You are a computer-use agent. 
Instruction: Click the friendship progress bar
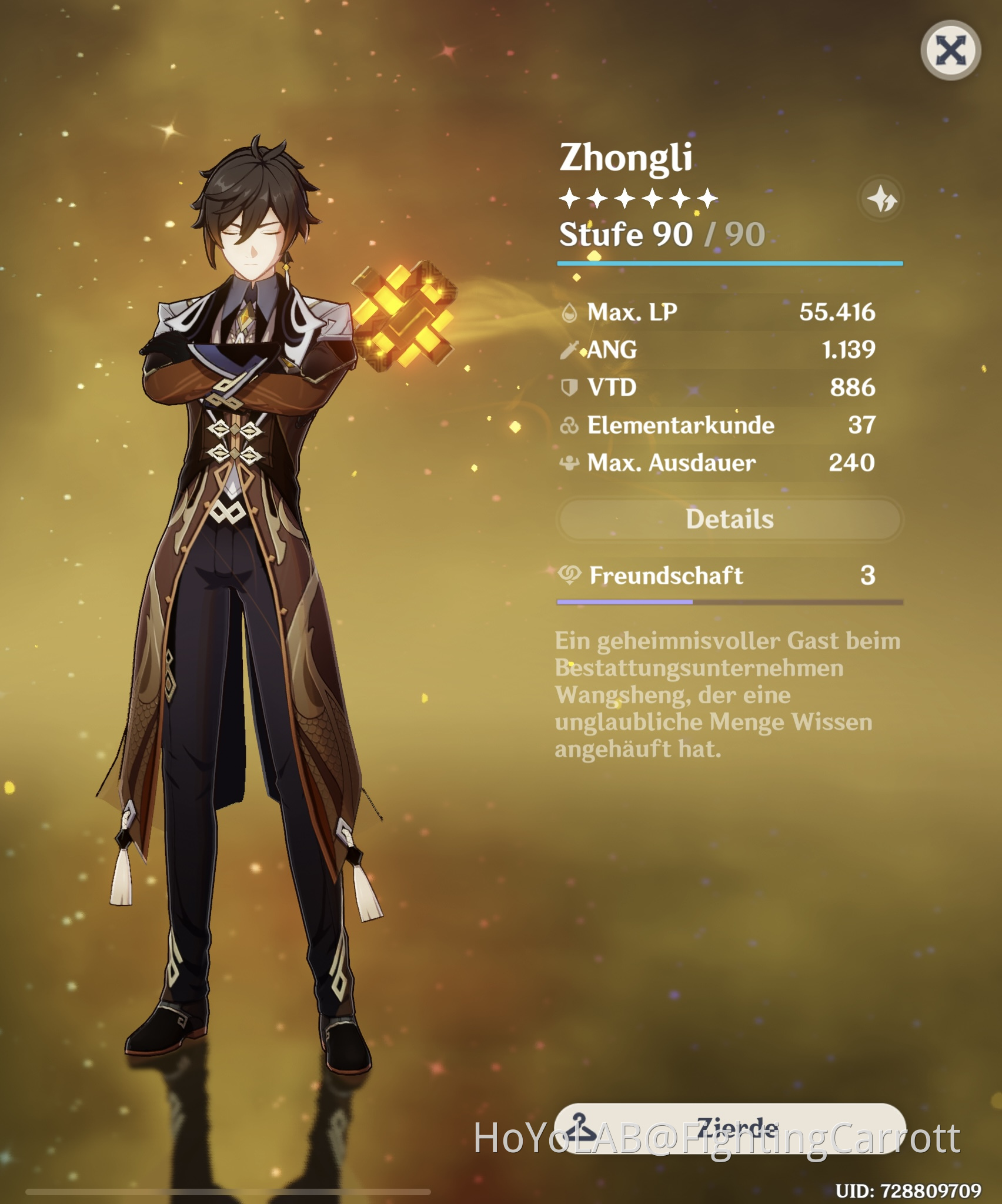[729, 601]
